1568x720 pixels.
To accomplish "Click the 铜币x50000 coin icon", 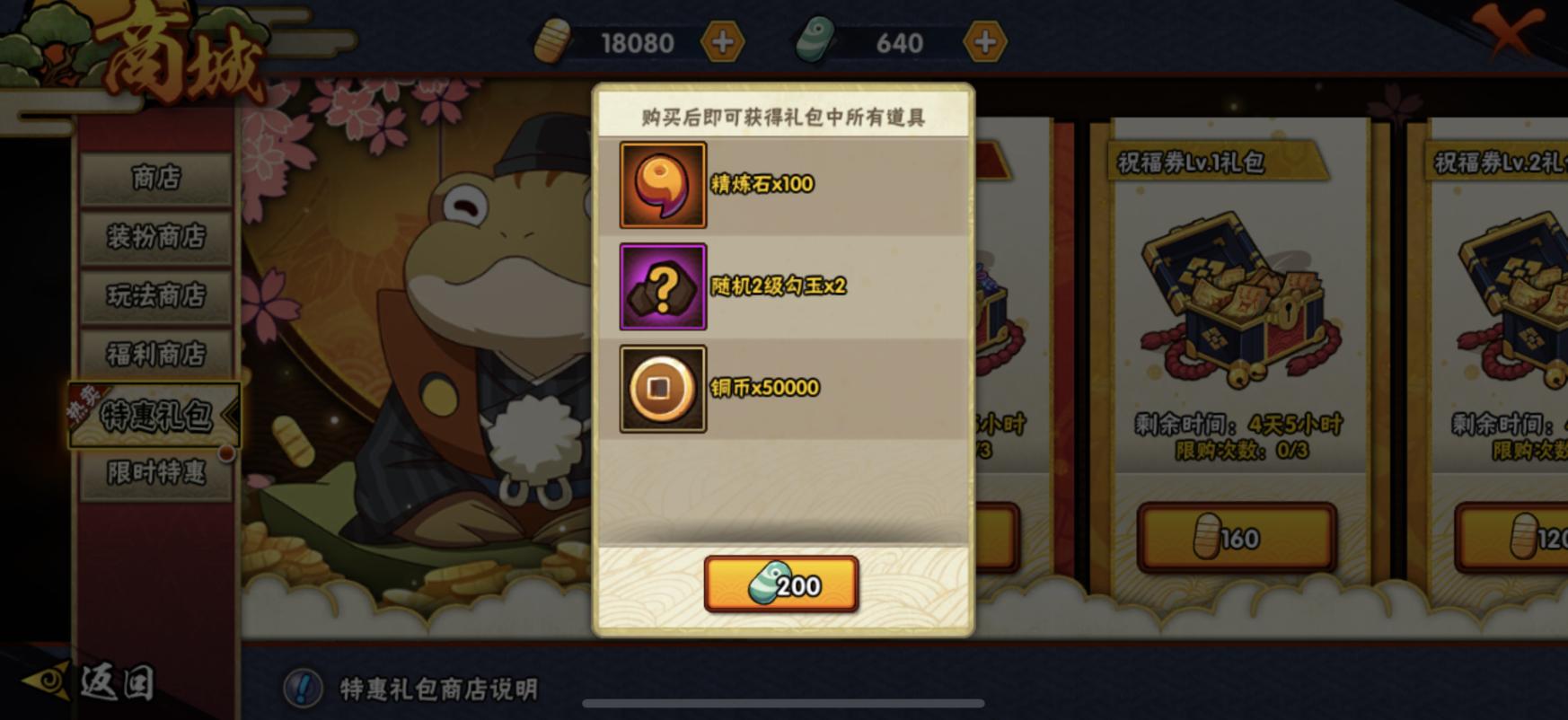I will coord(662,388).
